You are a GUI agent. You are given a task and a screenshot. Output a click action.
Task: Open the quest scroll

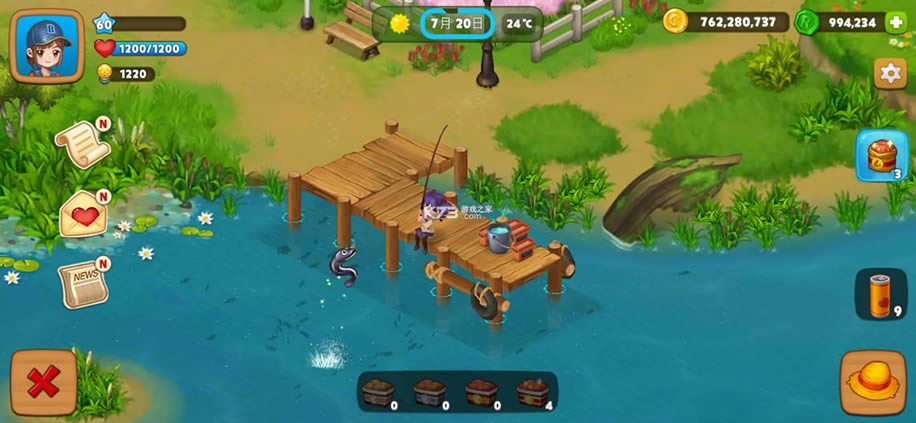(82, 145)
